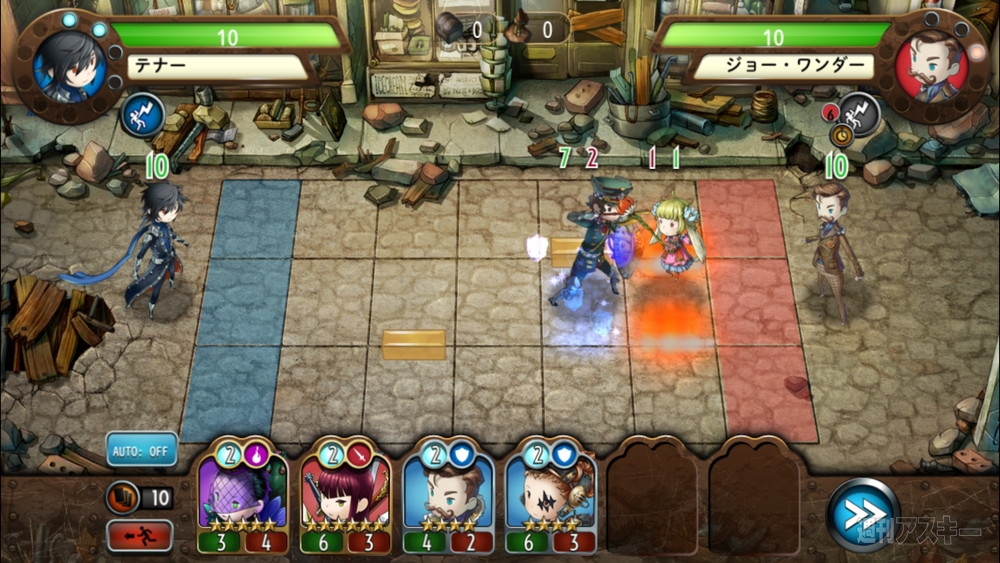Pick the mustached gentleman shield card
Viewport: 1000px width, 563px height.
click(448, 496)
